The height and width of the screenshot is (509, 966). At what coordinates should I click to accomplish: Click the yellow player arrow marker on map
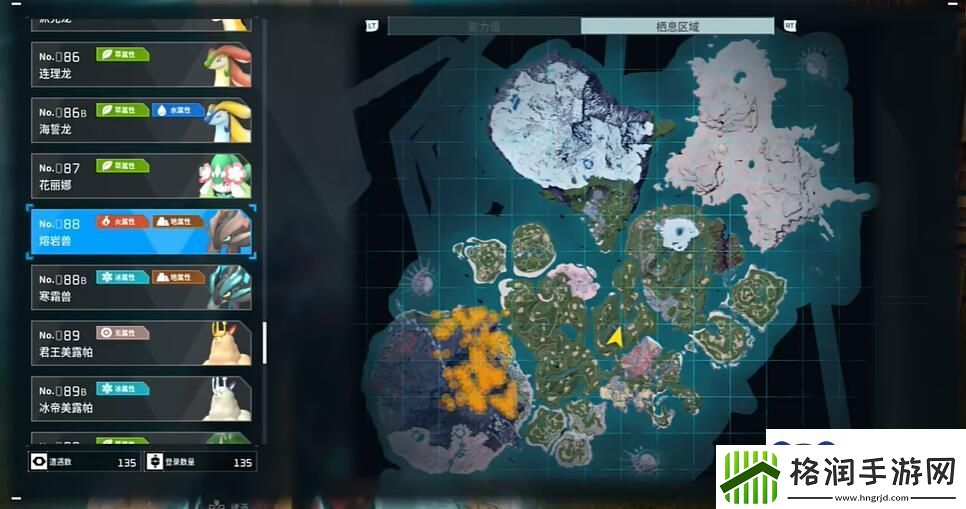click(616, 337)
